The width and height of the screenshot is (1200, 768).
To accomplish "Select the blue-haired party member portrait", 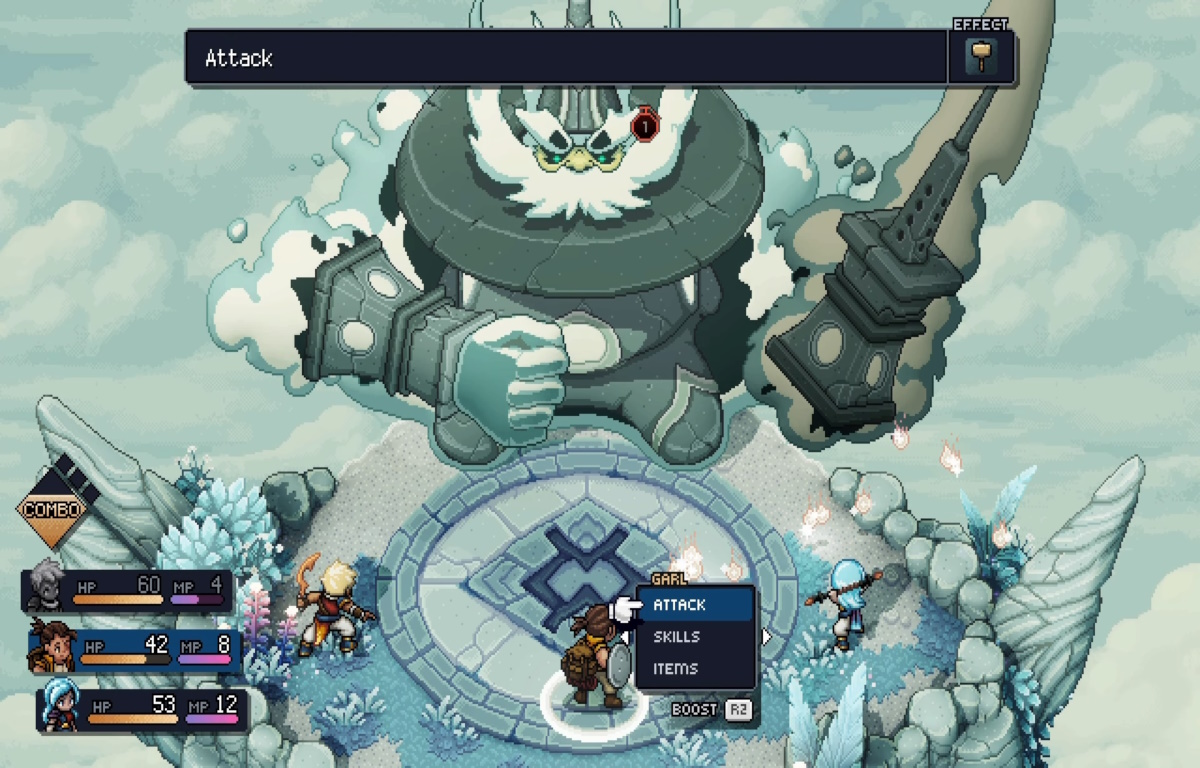I will coord(58,707).
